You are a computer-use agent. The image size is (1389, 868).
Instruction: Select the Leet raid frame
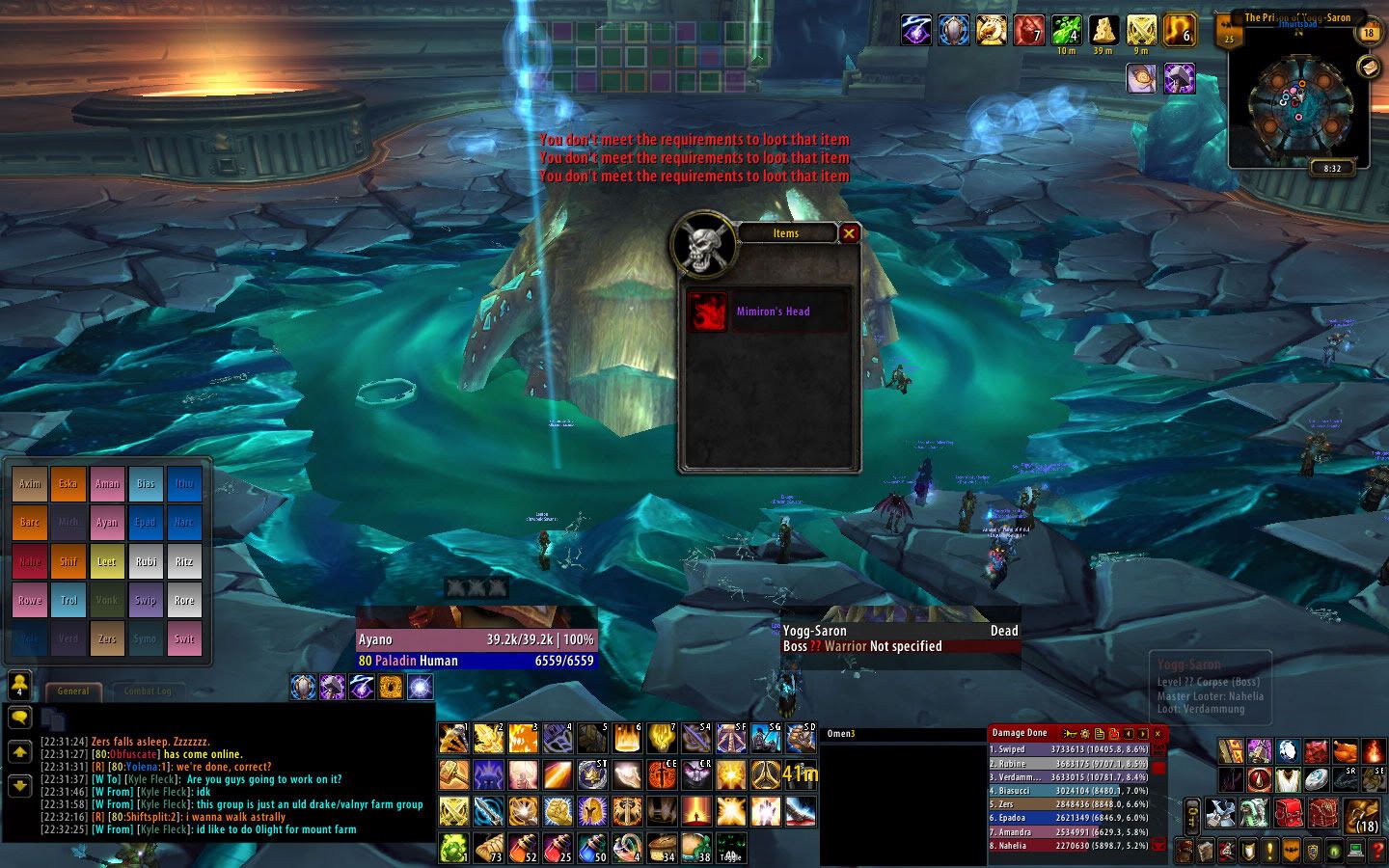click(106, 561)
